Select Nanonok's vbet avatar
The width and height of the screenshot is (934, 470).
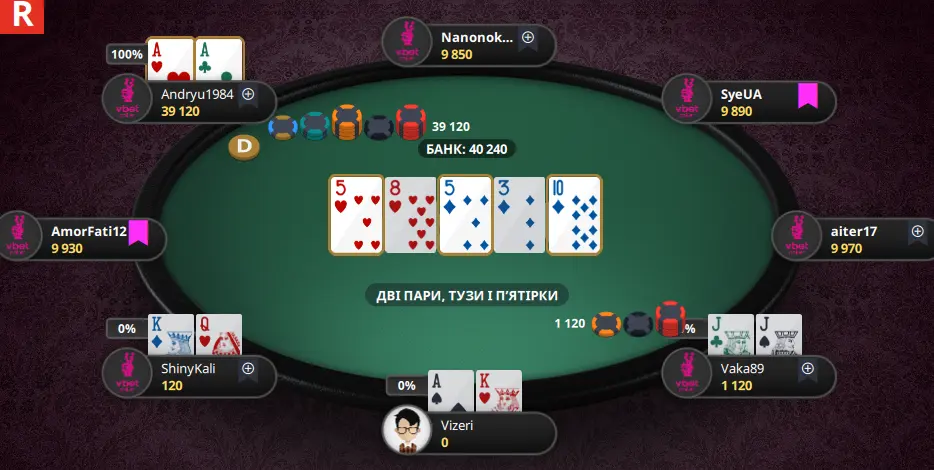point(407,44)
